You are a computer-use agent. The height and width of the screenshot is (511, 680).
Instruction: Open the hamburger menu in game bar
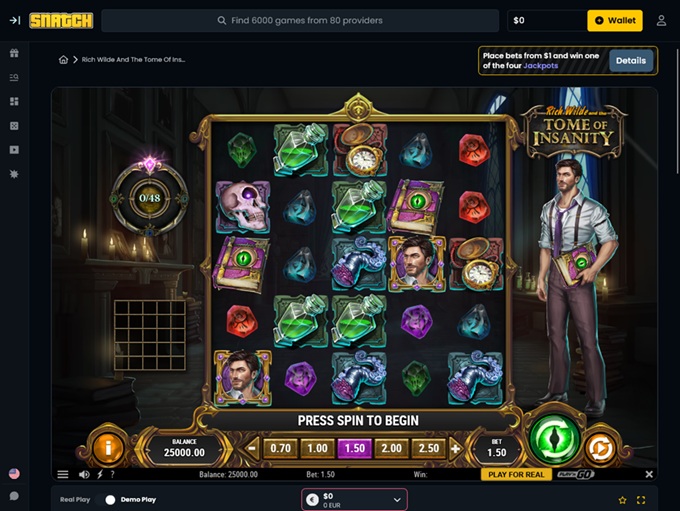[63, 475]
